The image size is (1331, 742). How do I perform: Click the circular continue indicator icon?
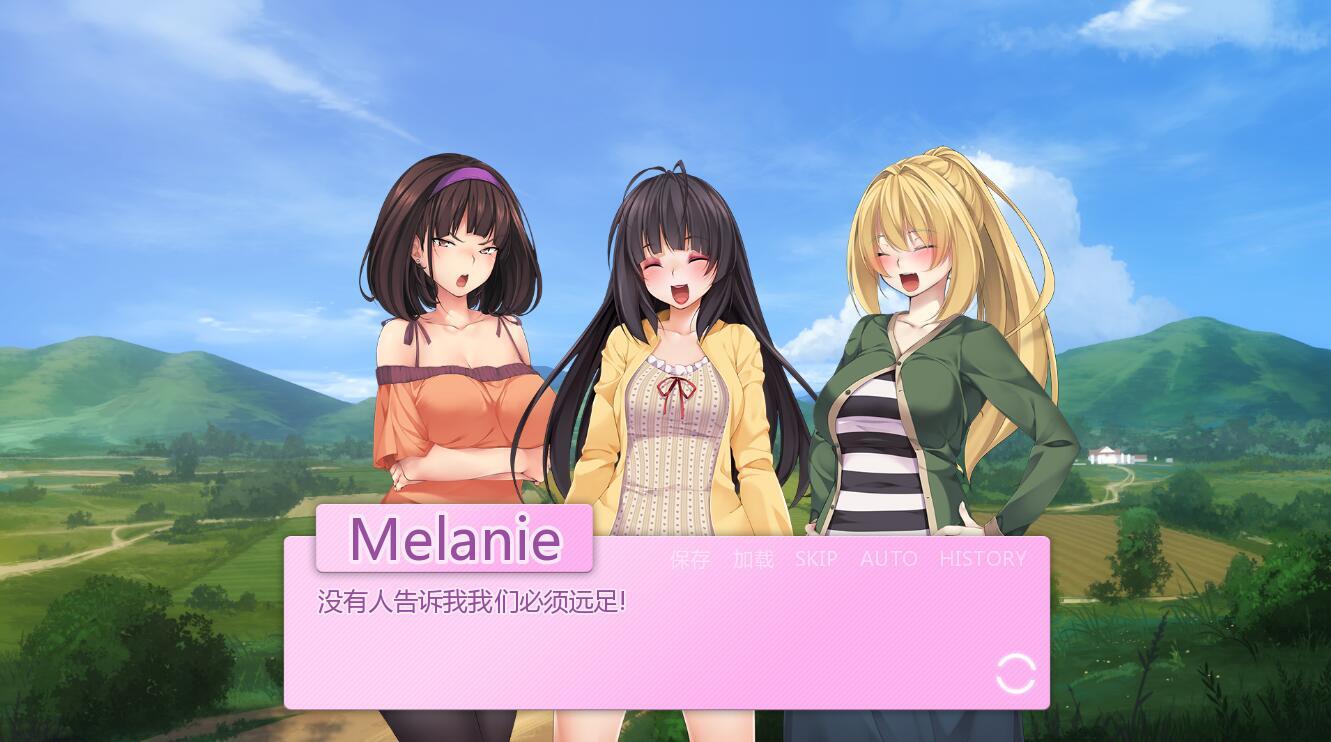point(1016,673)
